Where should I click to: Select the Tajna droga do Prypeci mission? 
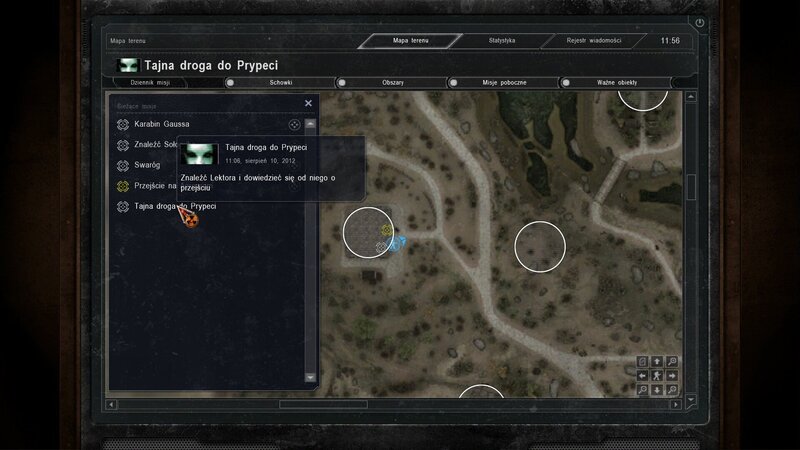click(175, 206)
